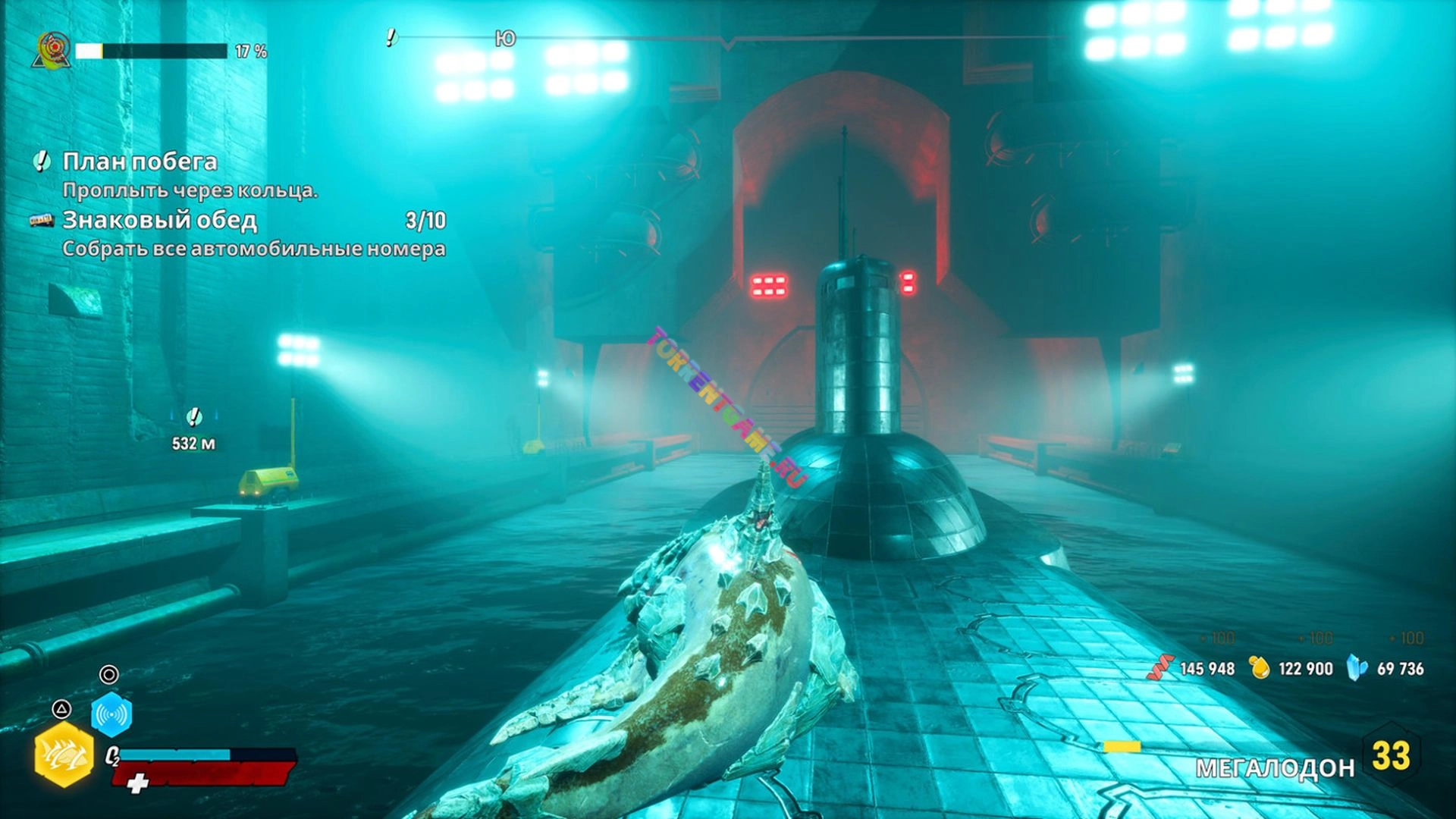Click the level 33 hexagon badge
1456x819 pixels.
click(1391, 755)
